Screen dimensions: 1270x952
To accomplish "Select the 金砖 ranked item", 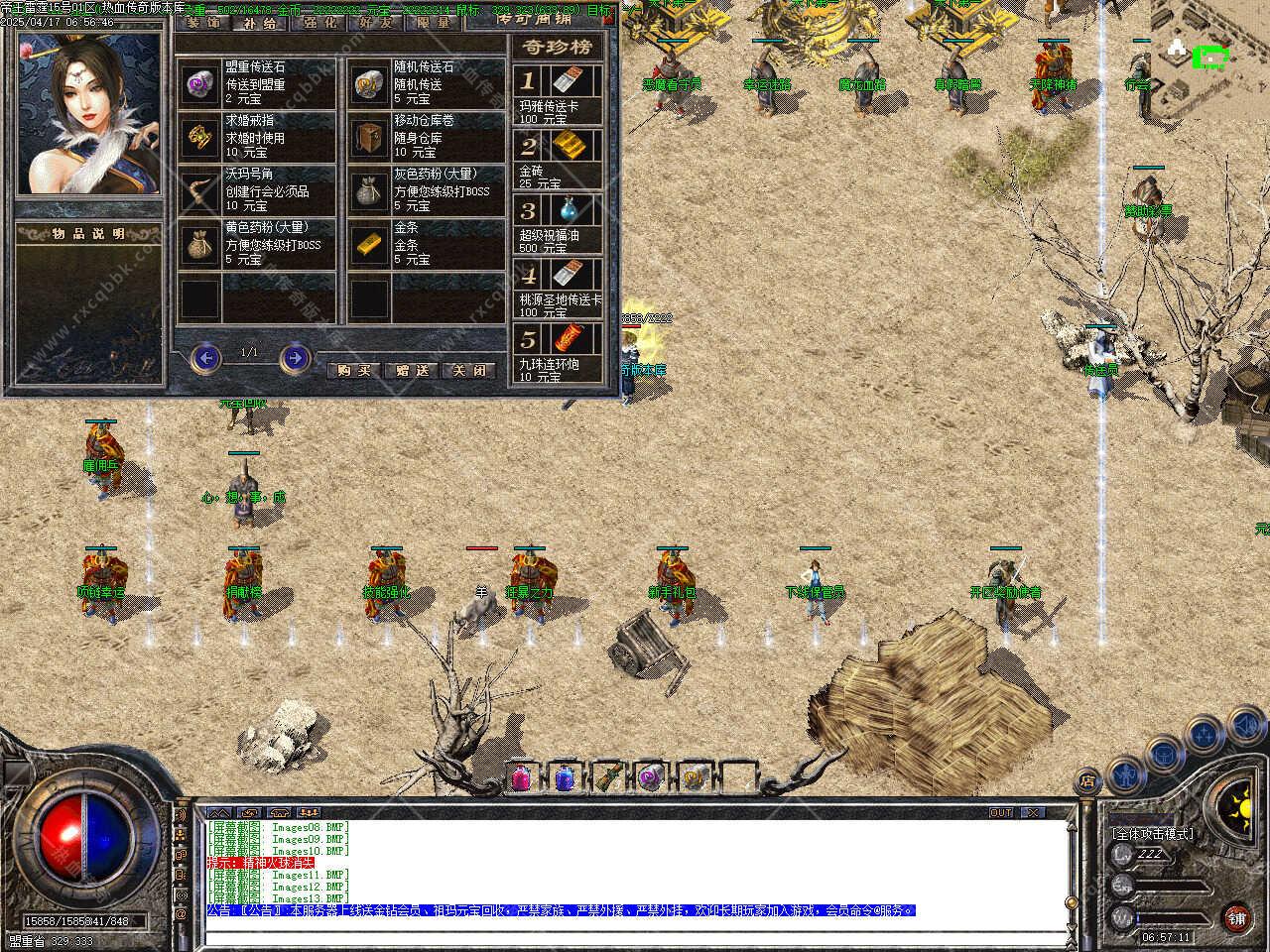I will click(x=559, y=158).
